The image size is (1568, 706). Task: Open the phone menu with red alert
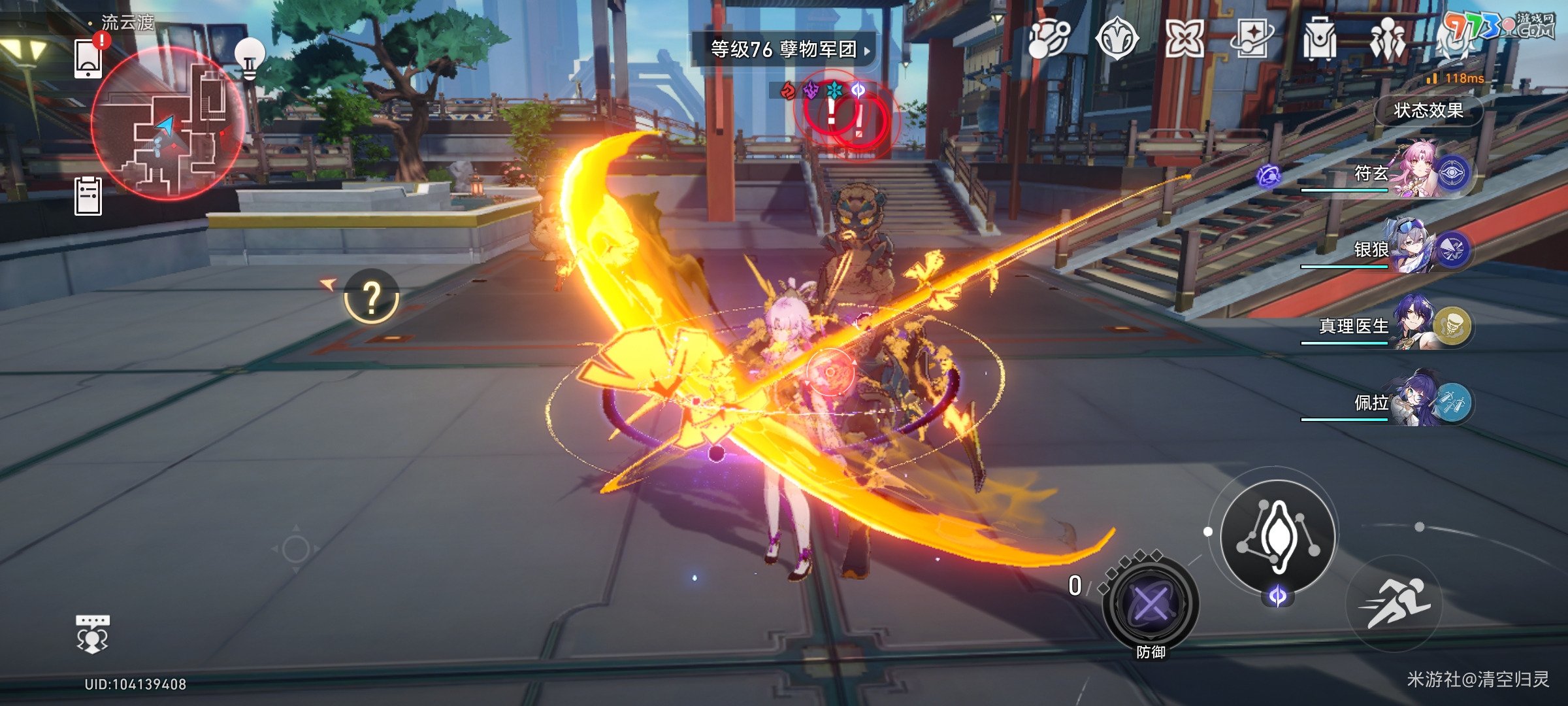[x=89, y=59]
